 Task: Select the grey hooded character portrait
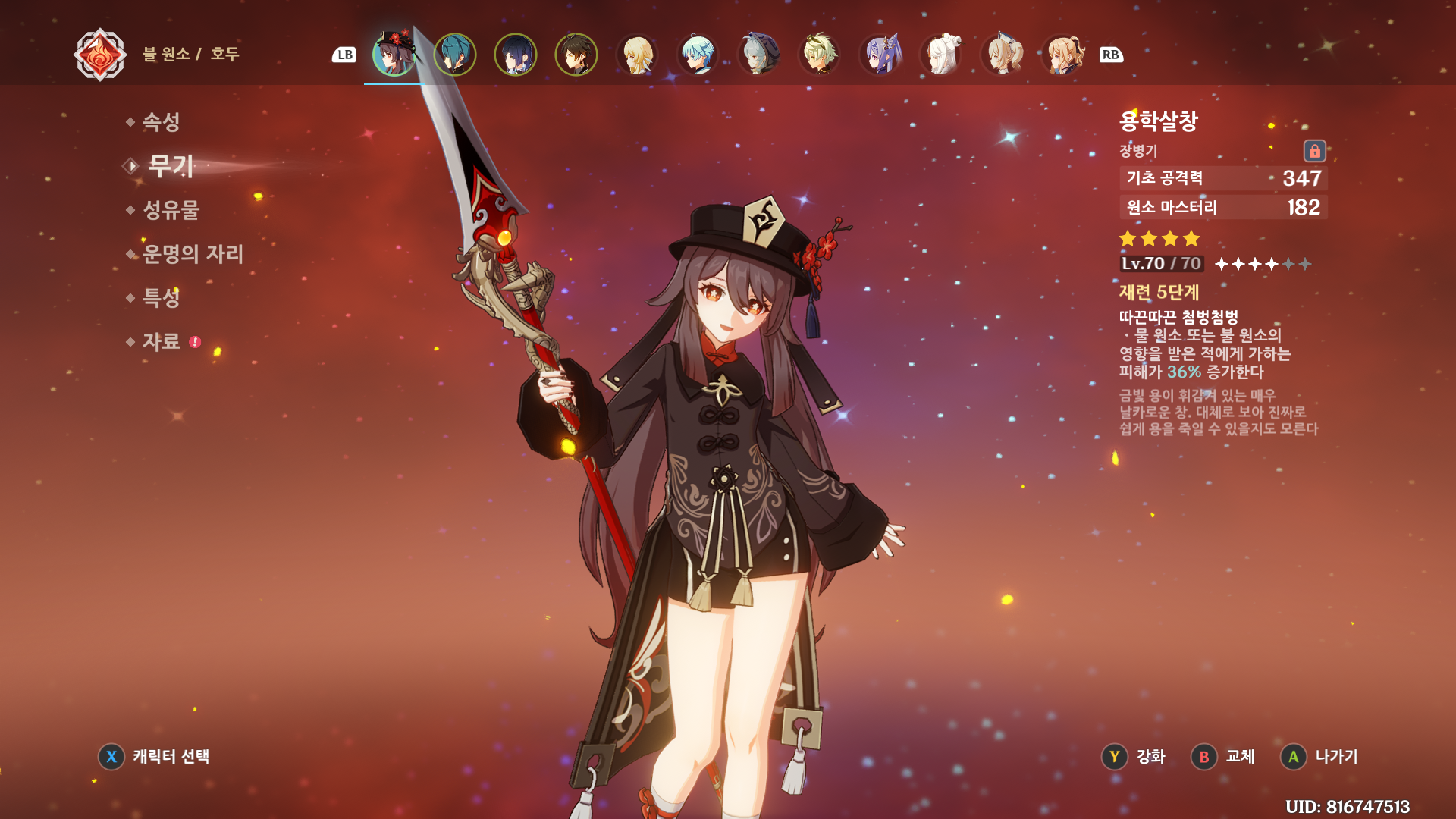coord(758,55)
